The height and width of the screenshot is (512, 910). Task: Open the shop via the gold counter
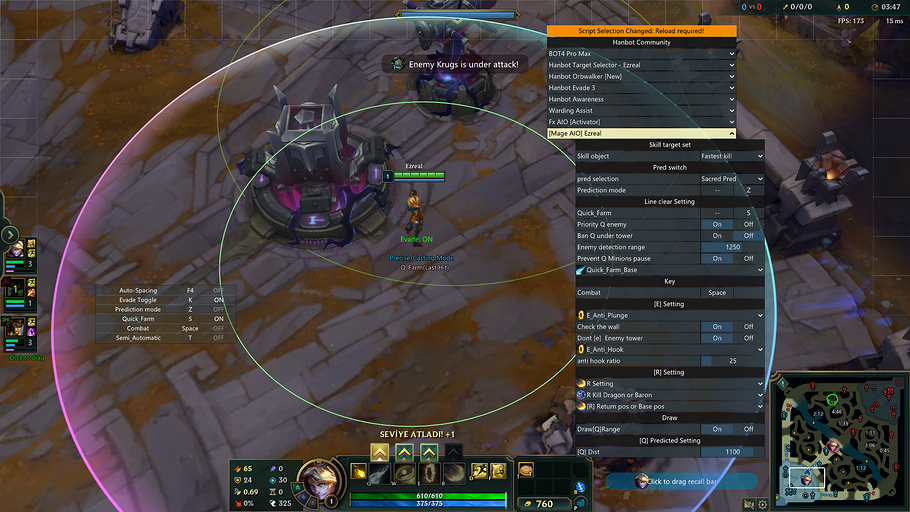point(541,504)
